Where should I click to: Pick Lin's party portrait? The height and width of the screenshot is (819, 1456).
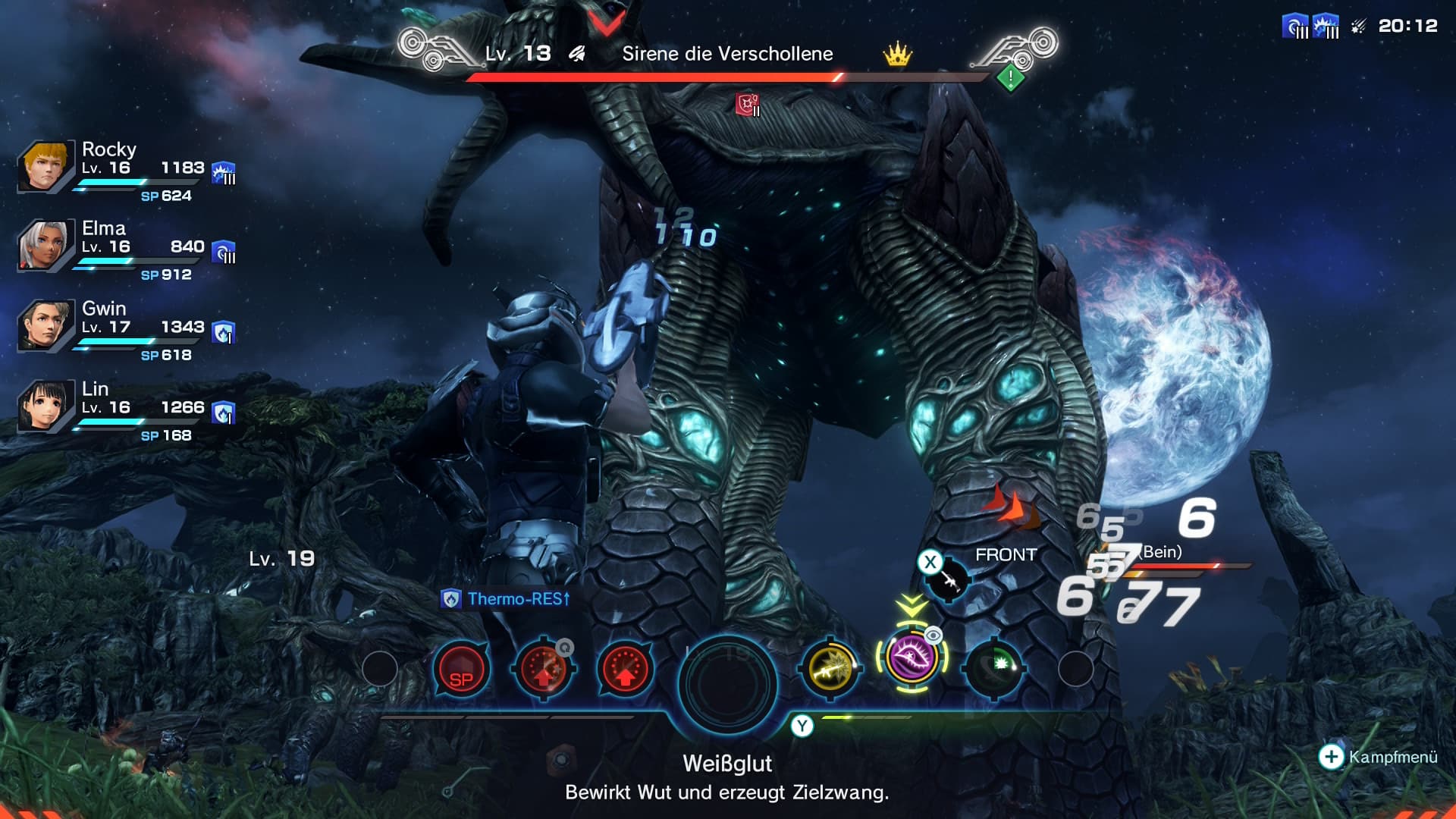pyautogui.click(x=45, y=406)
